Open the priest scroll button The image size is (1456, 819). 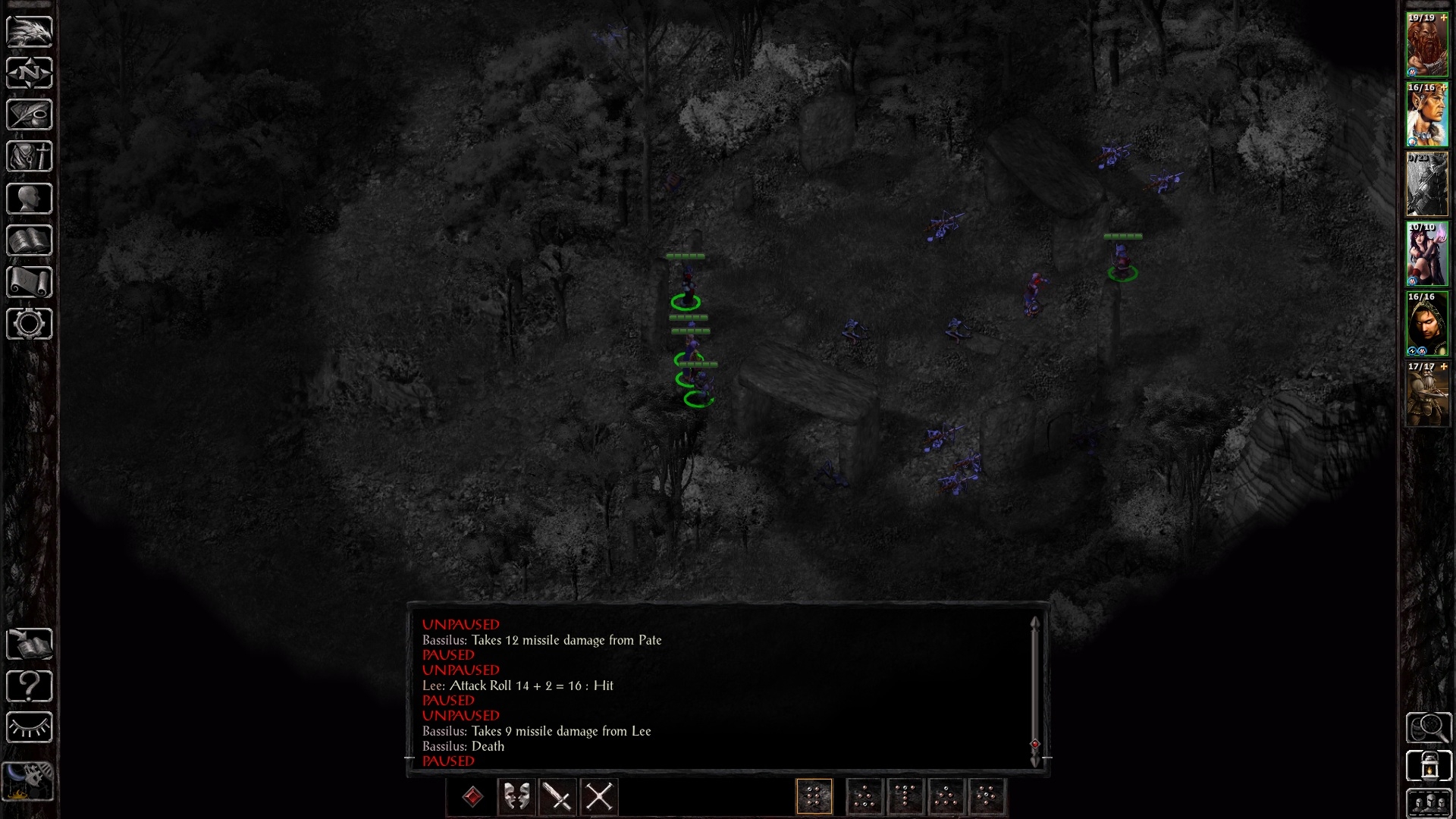pyautogui.click(x=30, y=282)
